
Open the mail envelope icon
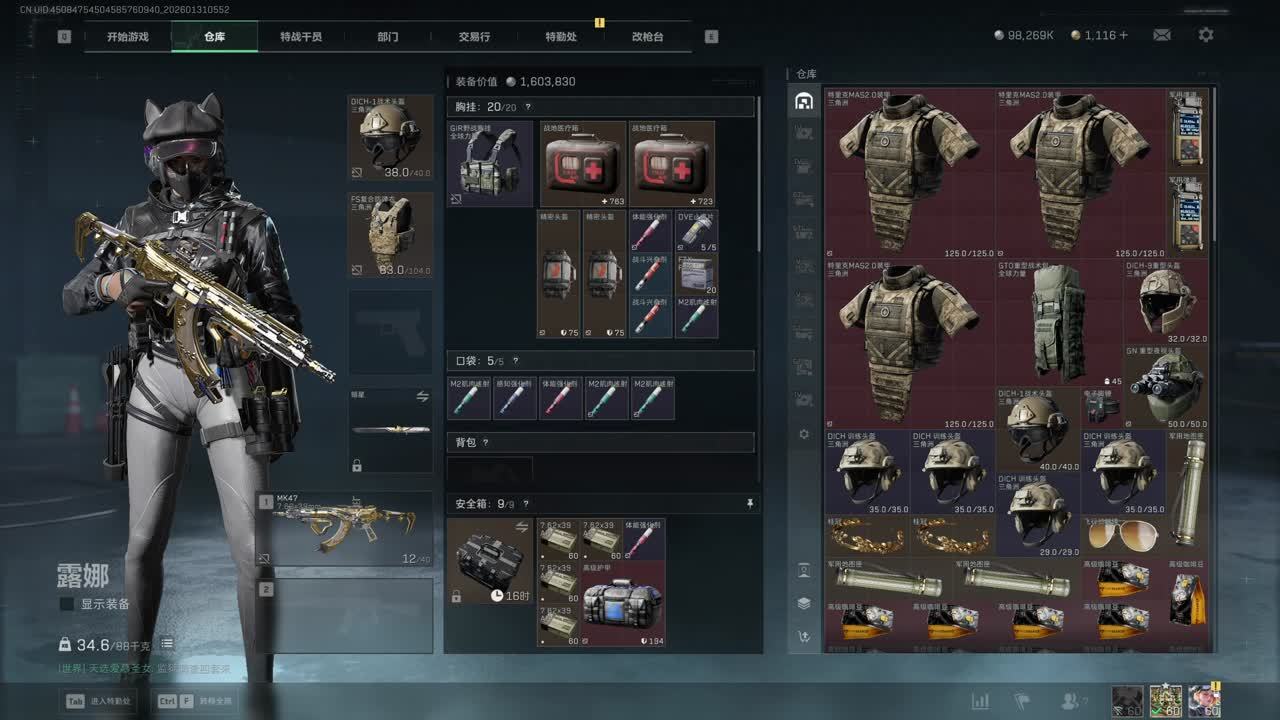[1161, 35]
